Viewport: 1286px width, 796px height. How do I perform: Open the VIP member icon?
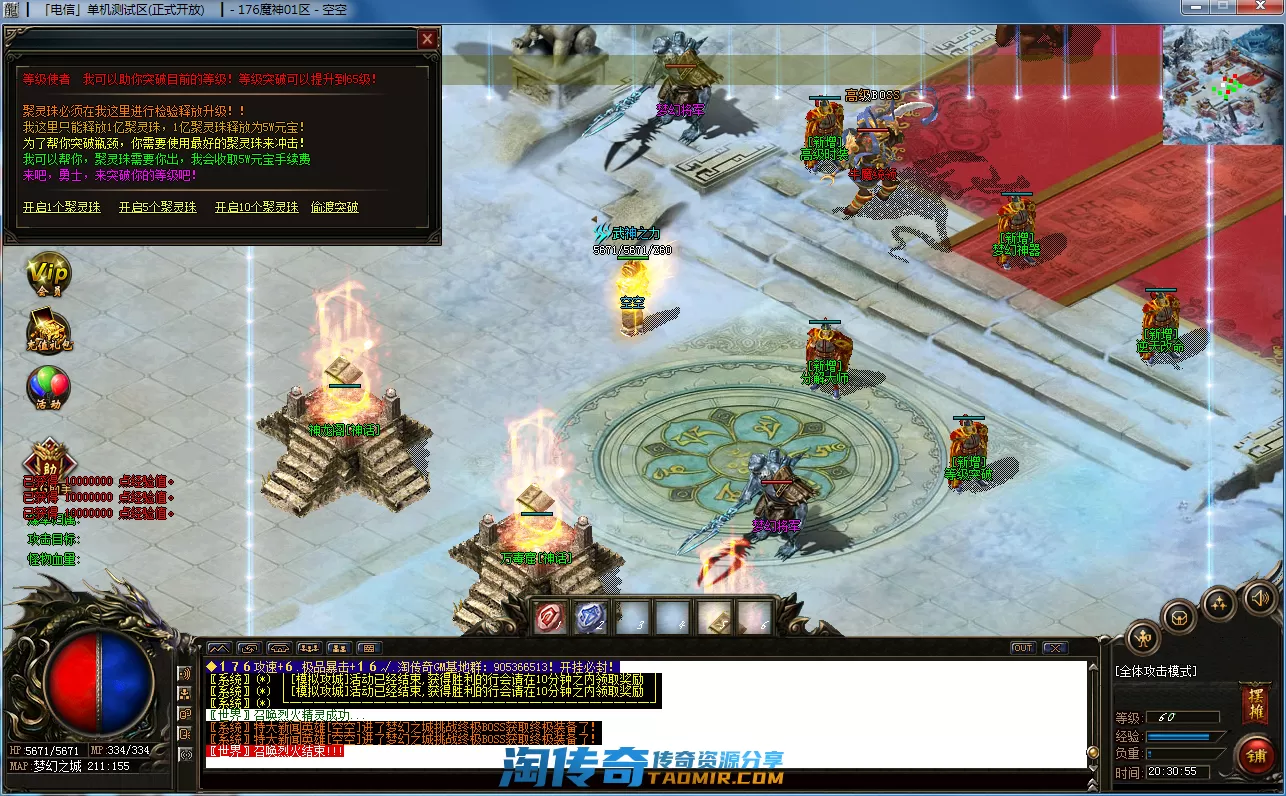pos(48,273)
